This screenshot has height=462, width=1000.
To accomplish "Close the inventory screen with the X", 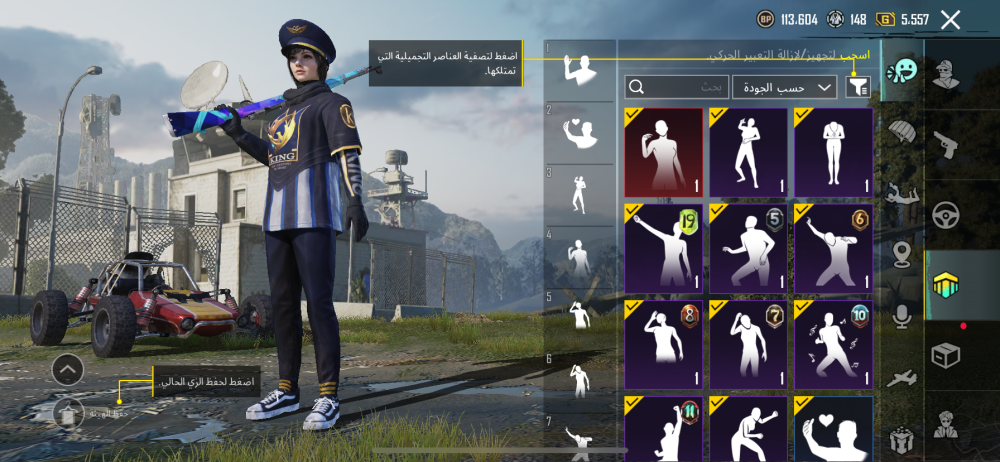I will pyautogui.click(x=950, y=19).
